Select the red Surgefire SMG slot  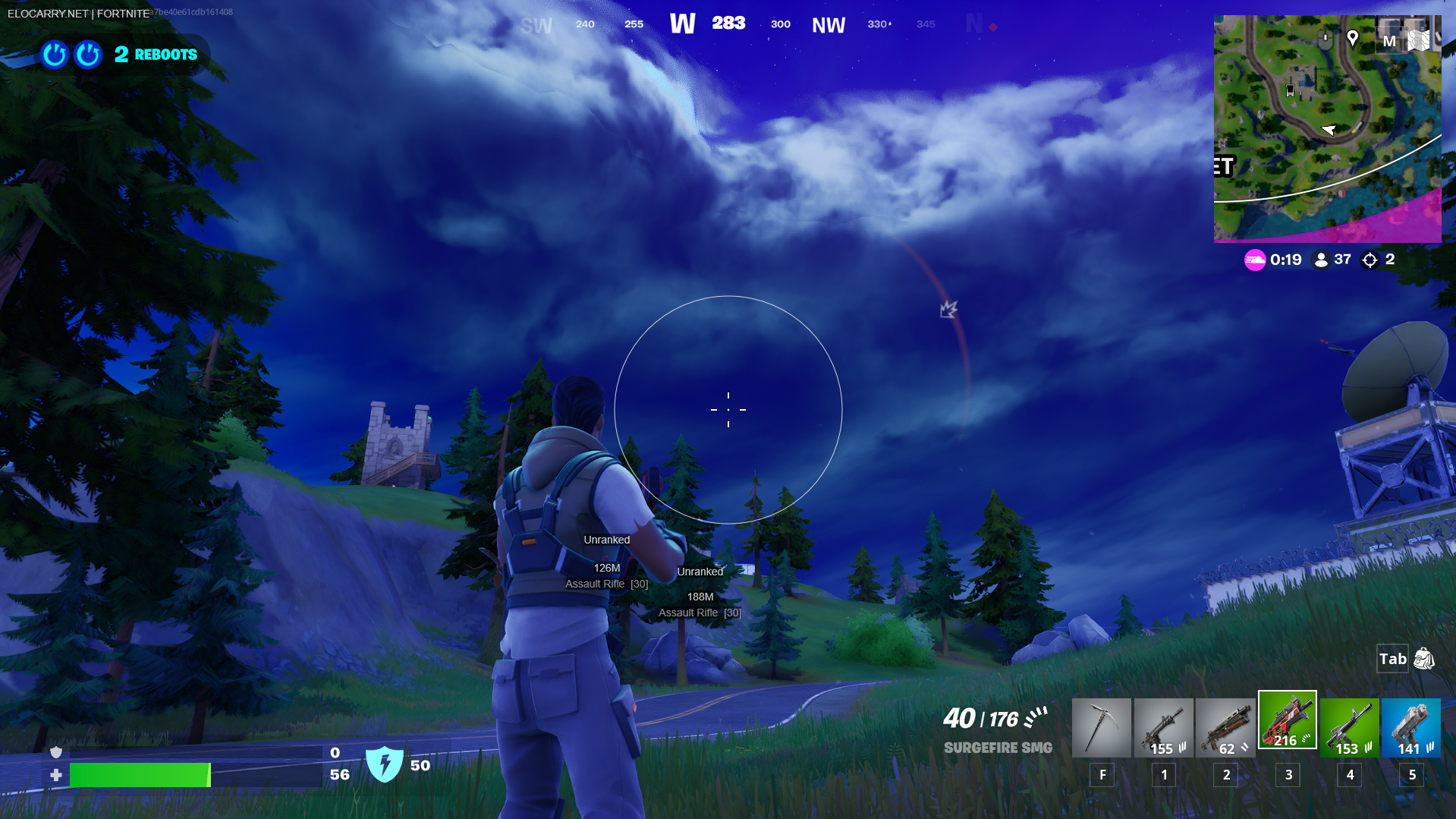click(1288, 720)
